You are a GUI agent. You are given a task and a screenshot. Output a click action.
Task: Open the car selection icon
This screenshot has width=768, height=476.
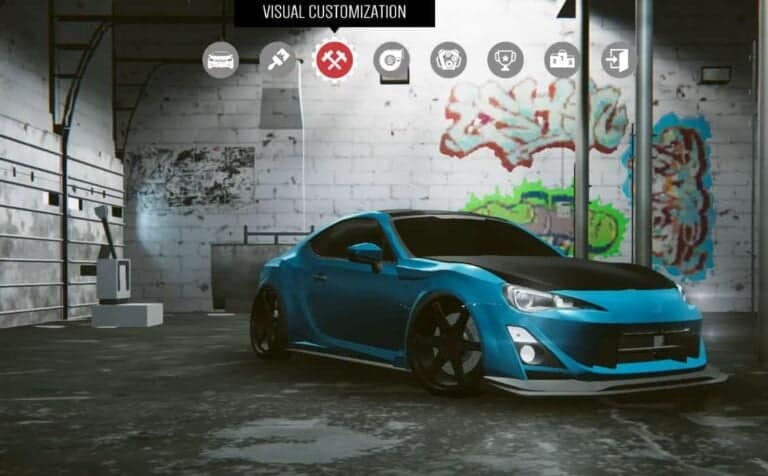[x=220, y=60]
